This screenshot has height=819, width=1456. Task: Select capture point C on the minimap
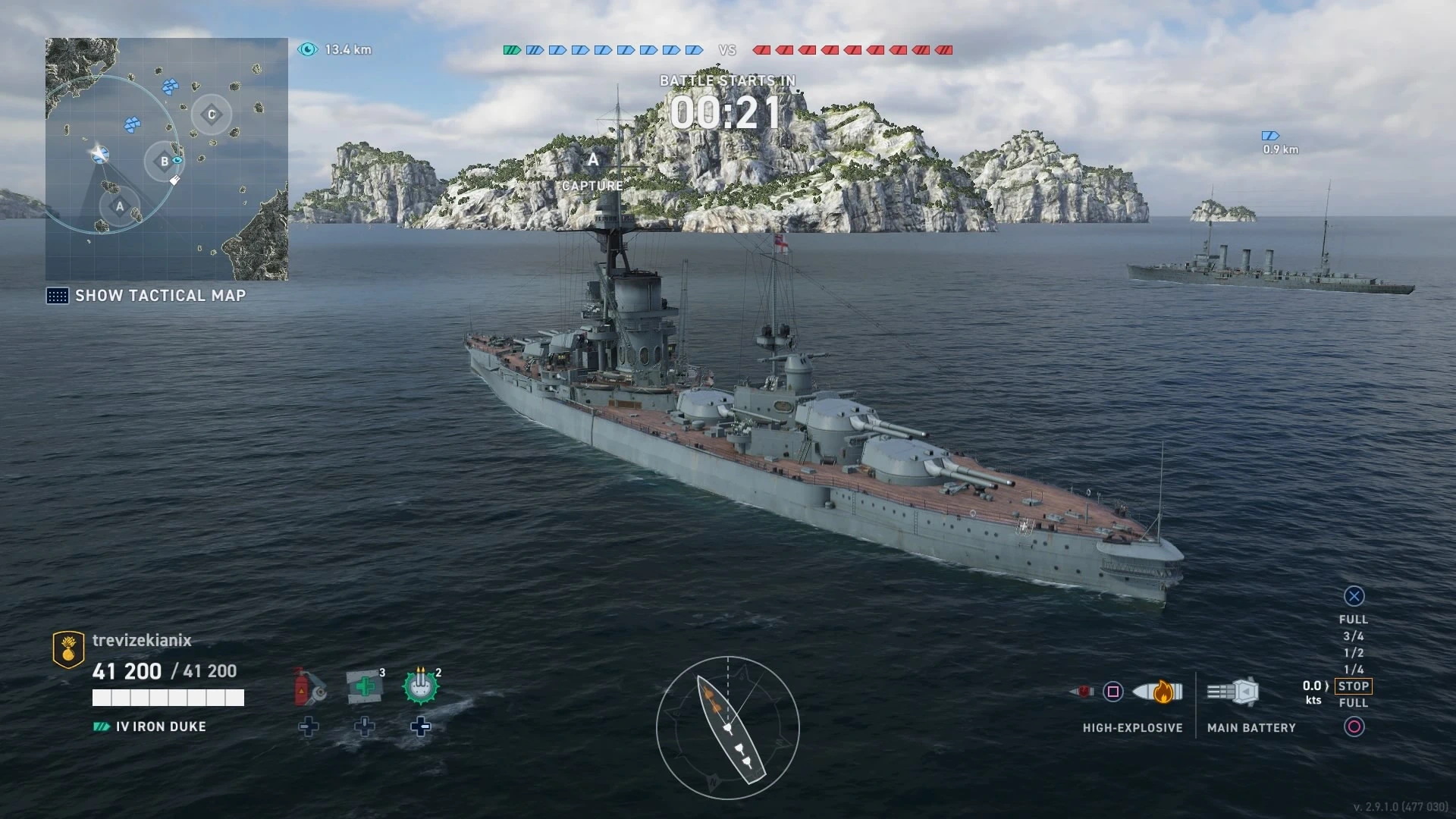(212, 115)
